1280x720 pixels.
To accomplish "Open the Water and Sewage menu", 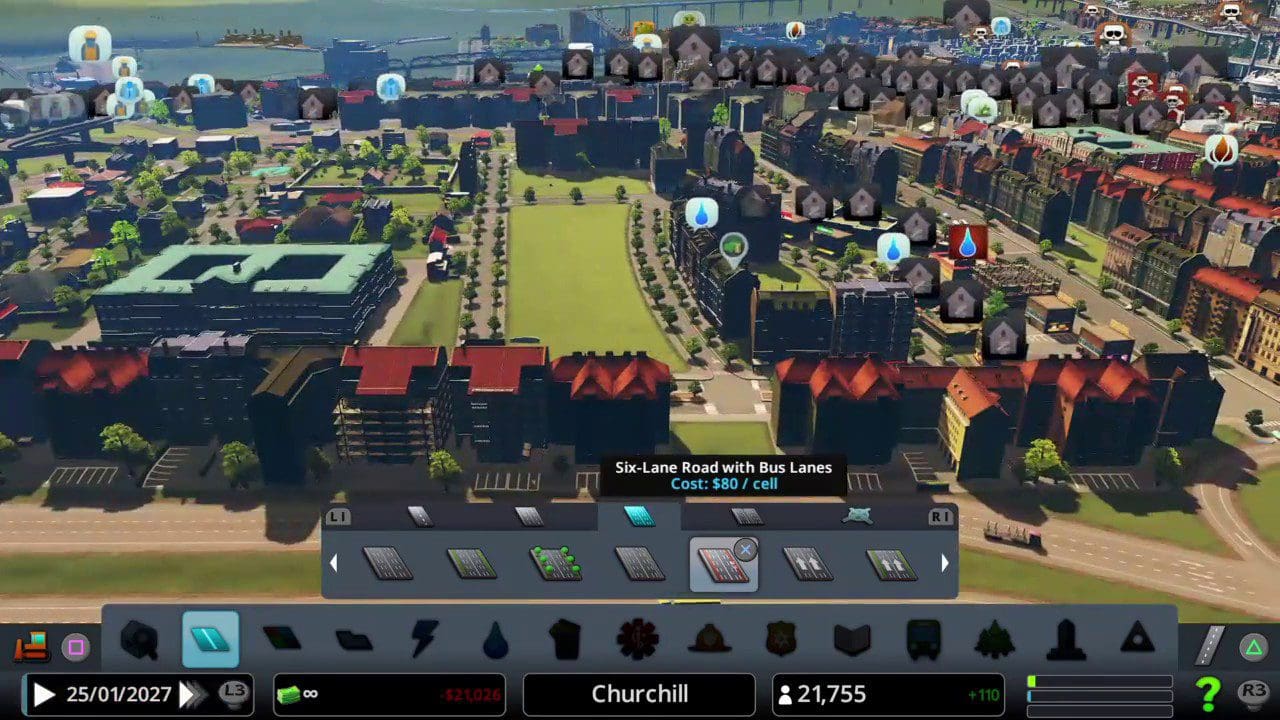I will (x=495, y=640).
